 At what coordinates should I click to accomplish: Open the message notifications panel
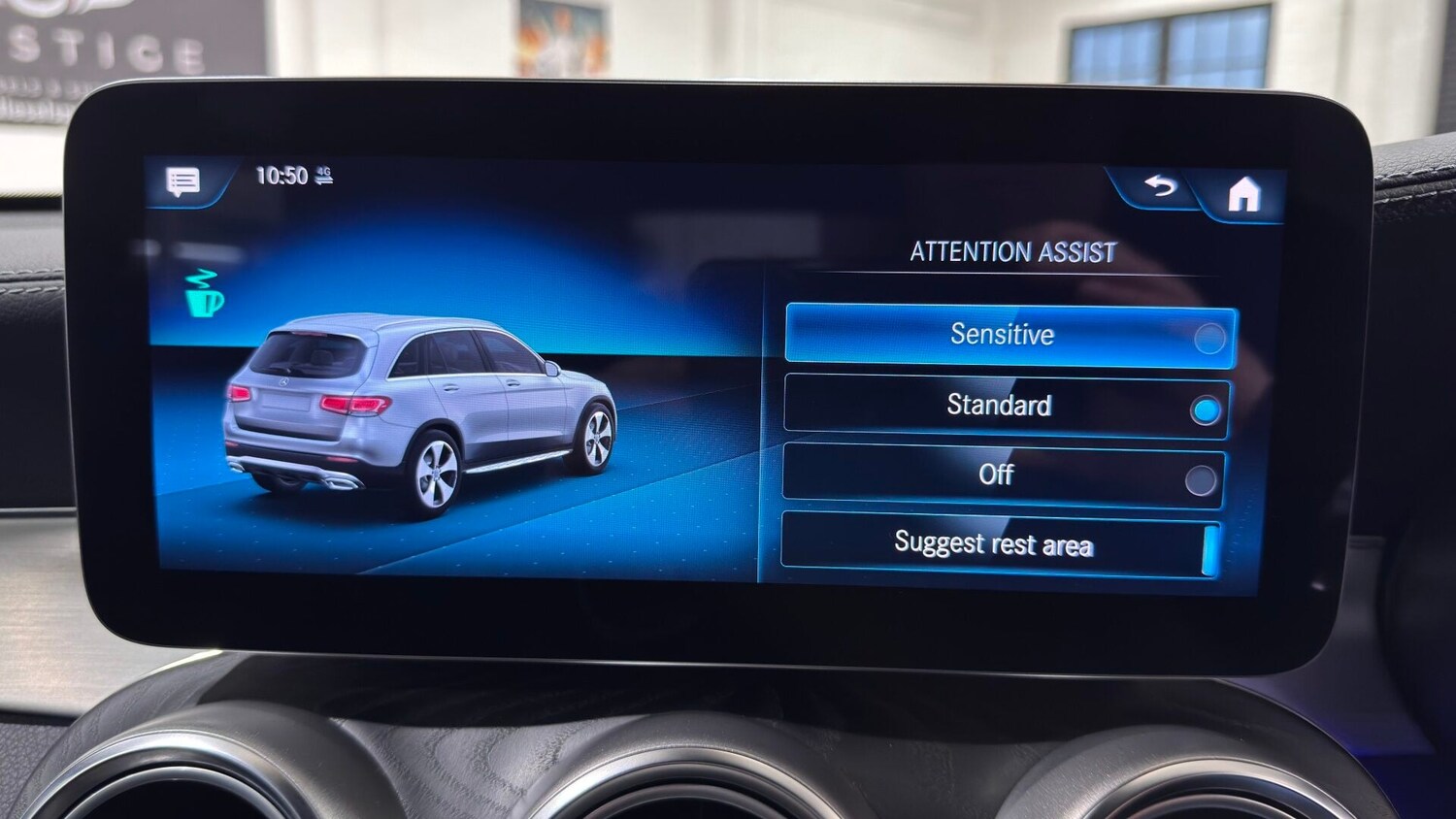[x=184, y=180]
